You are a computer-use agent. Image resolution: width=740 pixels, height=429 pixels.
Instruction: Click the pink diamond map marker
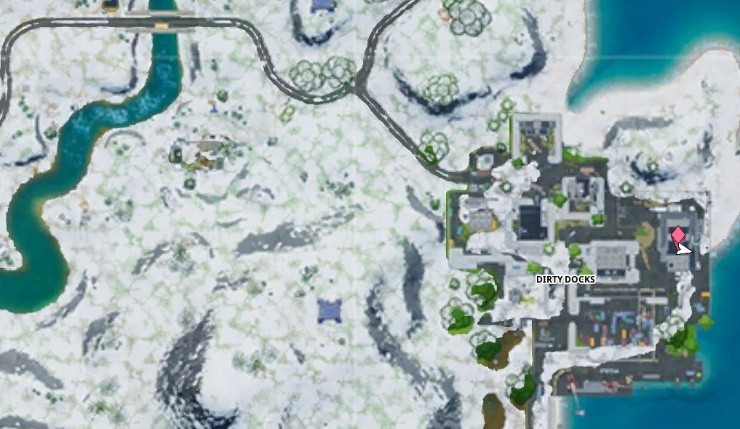679,235
